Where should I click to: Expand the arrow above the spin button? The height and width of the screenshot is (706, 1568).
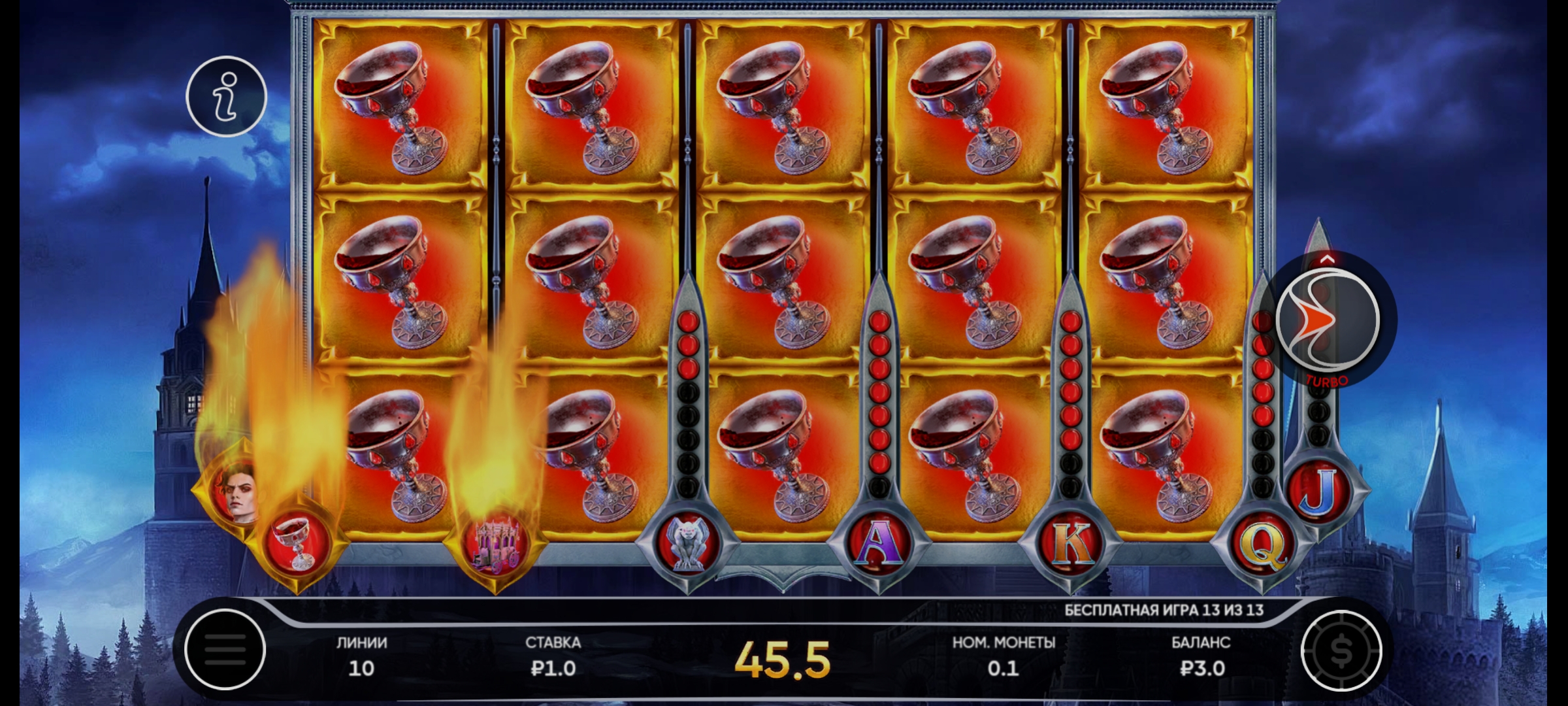point(1327,260)
